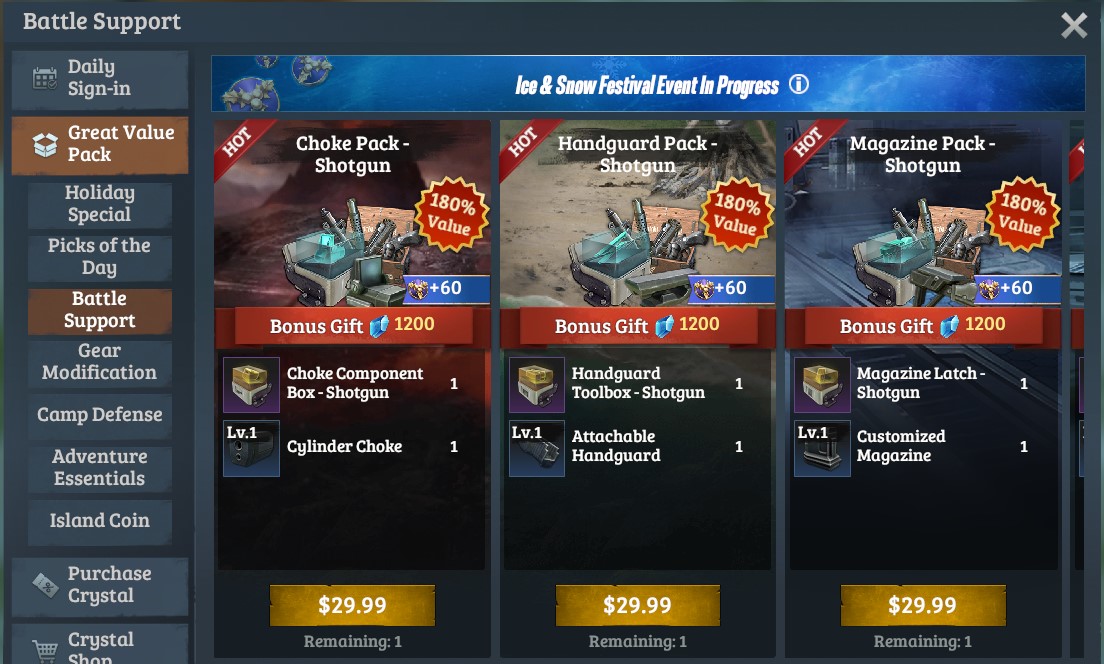Select the Island Coin tab
Image resolution: width=1104 pixels, height=664 pixels.
coord(99,521)
